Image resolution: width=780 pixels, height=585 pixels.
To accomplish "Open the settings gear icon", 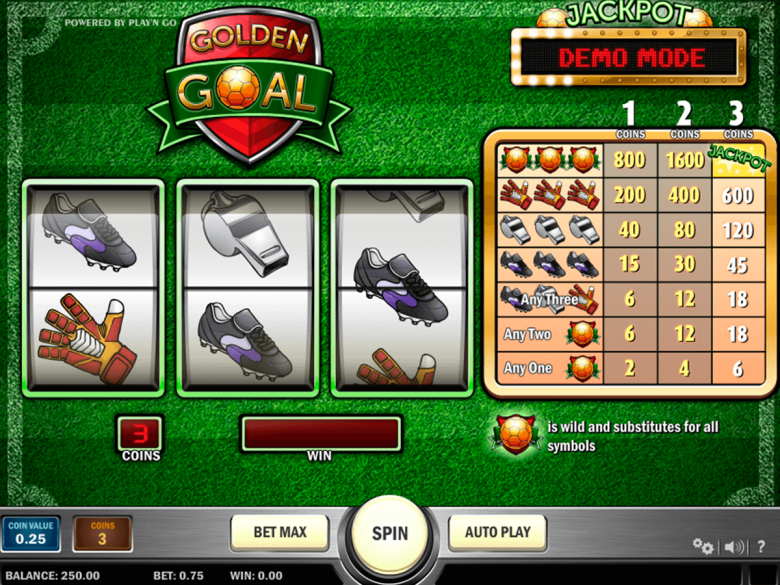I will pyautogui.click(x=703, y=546).
